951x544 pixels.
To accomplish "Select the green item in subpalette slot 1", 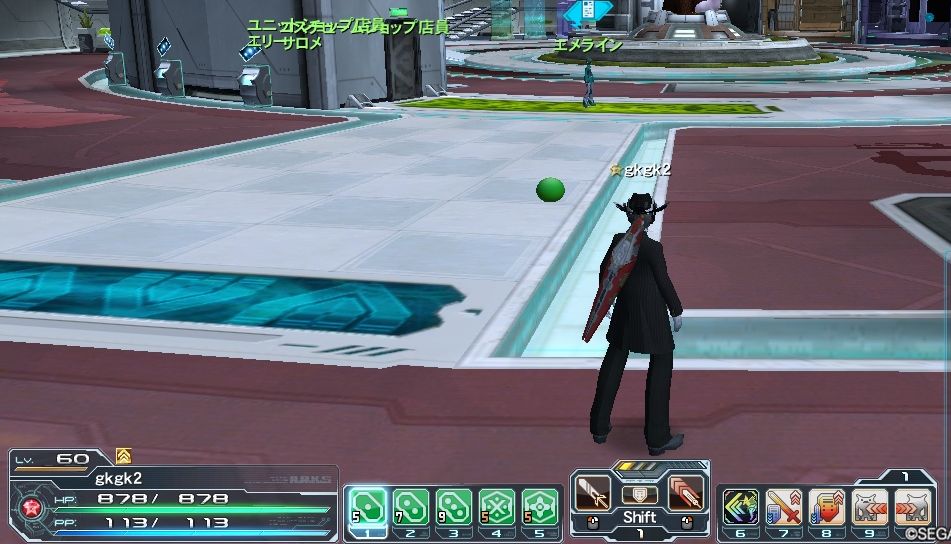I will pos(365,506).
